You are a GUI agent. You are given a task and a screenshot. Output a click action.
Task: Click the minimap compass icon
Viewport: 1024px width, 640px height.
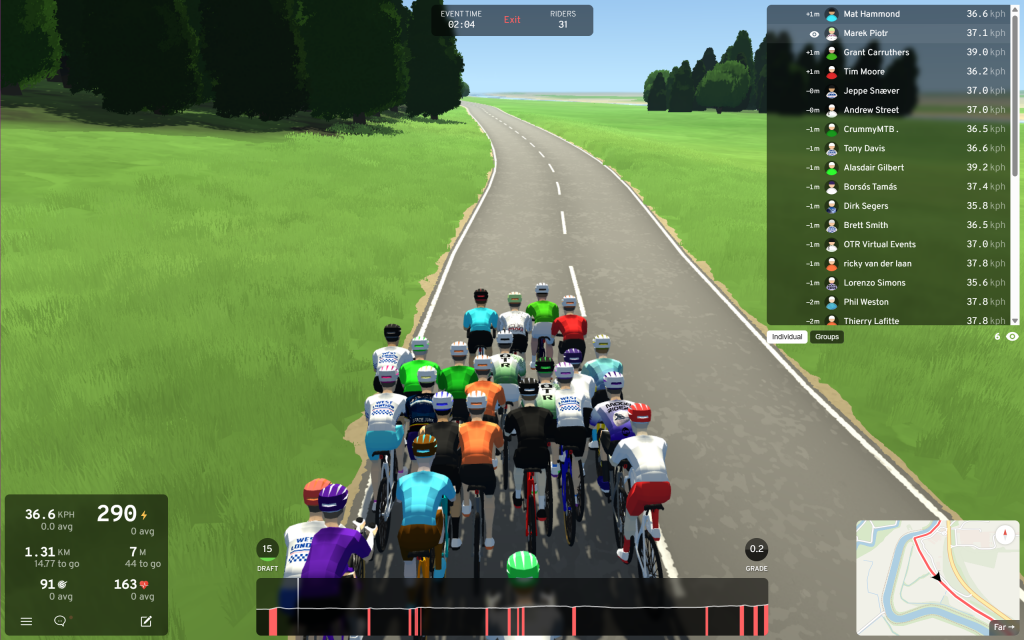coord(1005,534)
